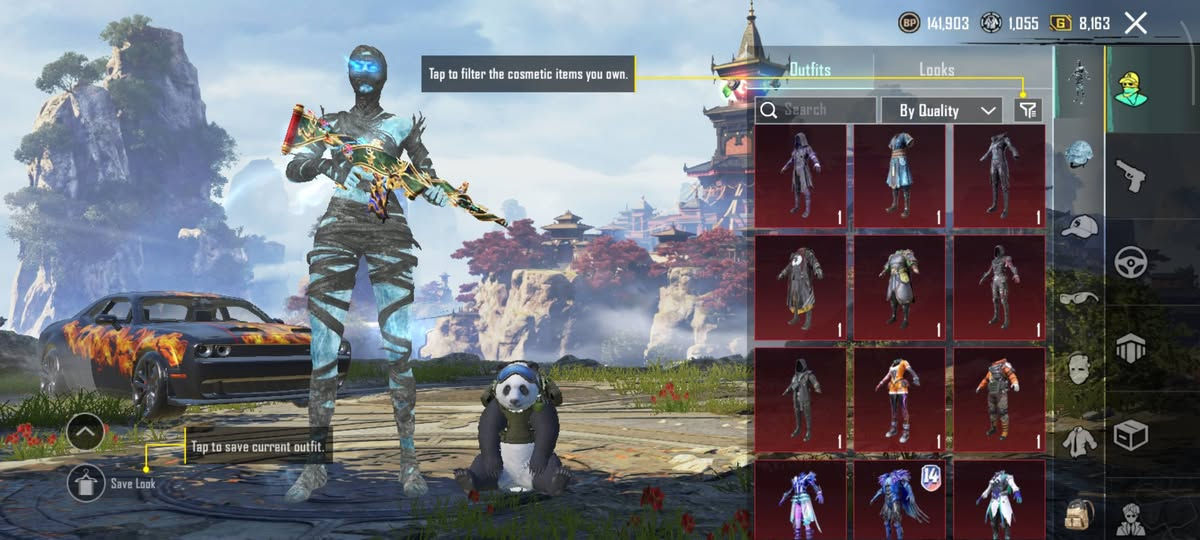Screen dimensions: 1200x540
Task: Show the baseball cap hat category
Action: tap(1079, 226)
